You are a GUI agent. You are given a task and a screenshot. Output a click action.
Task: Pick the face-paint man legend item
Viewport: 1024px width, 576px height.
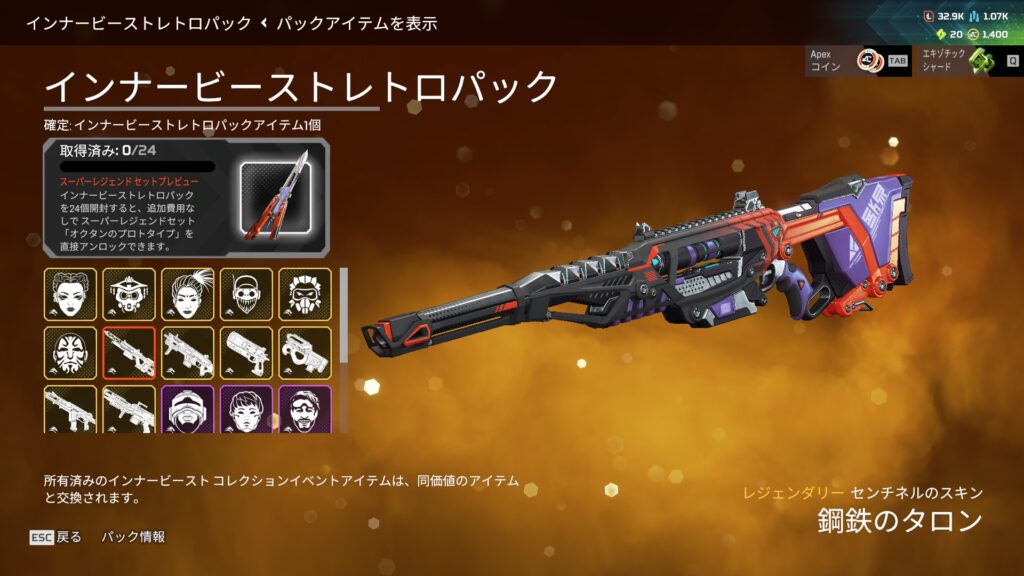click(x=70, y=353)
